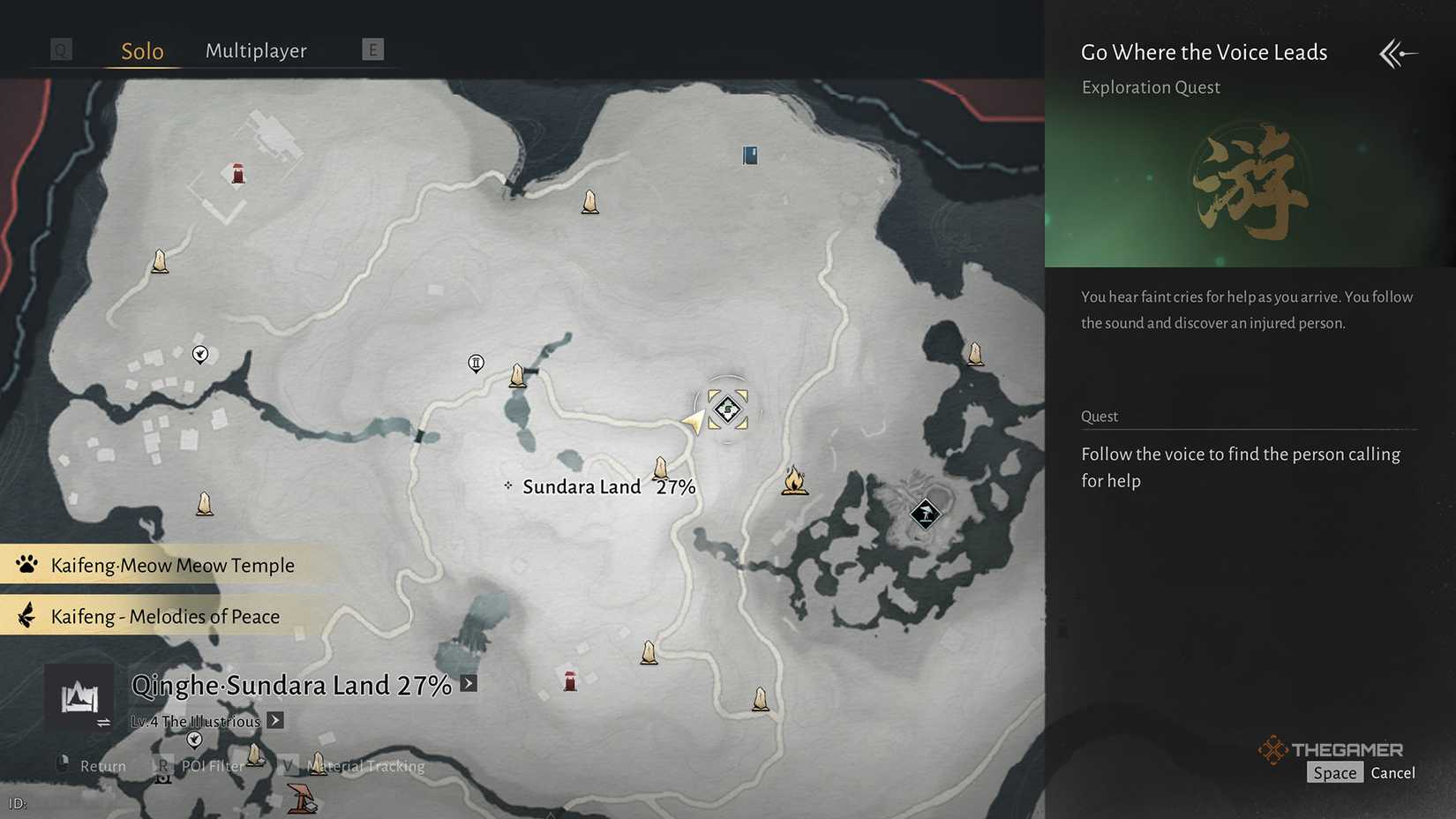Select the Solo tab

point(140,50)
